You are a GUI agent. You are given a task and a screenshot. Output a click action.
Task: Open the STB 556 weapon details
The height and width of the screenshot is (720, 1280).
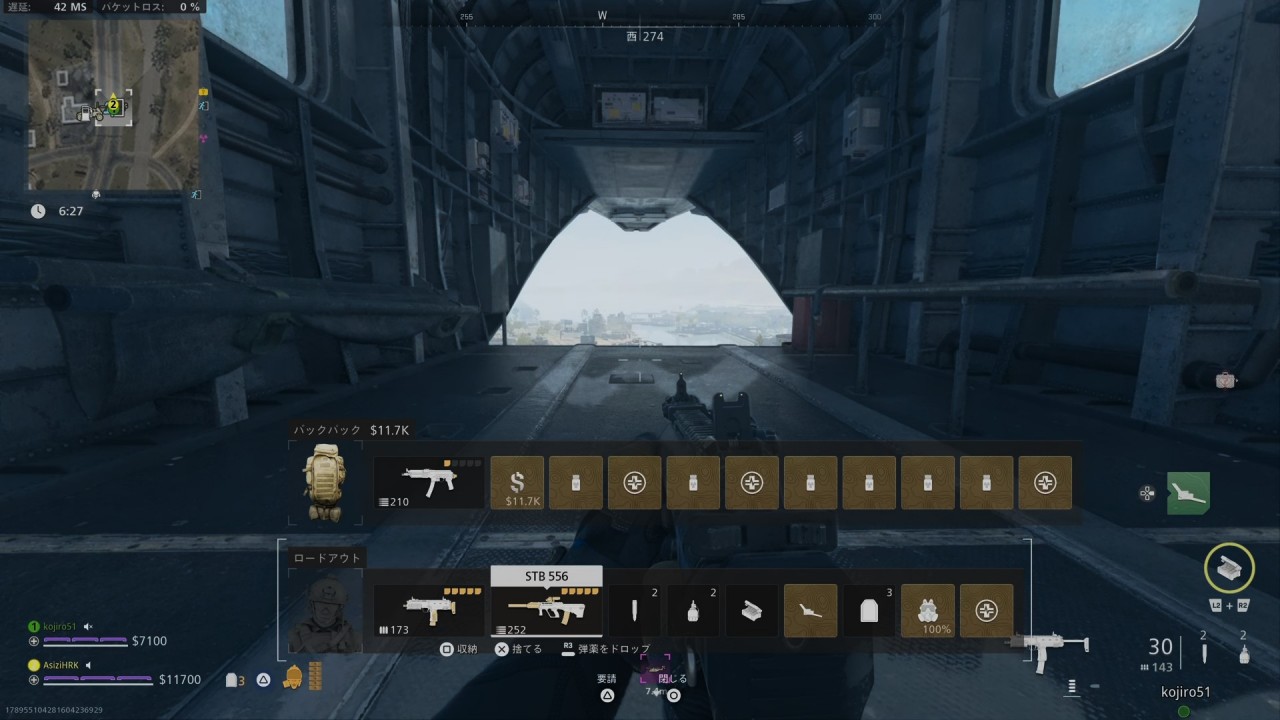point(546,610)
